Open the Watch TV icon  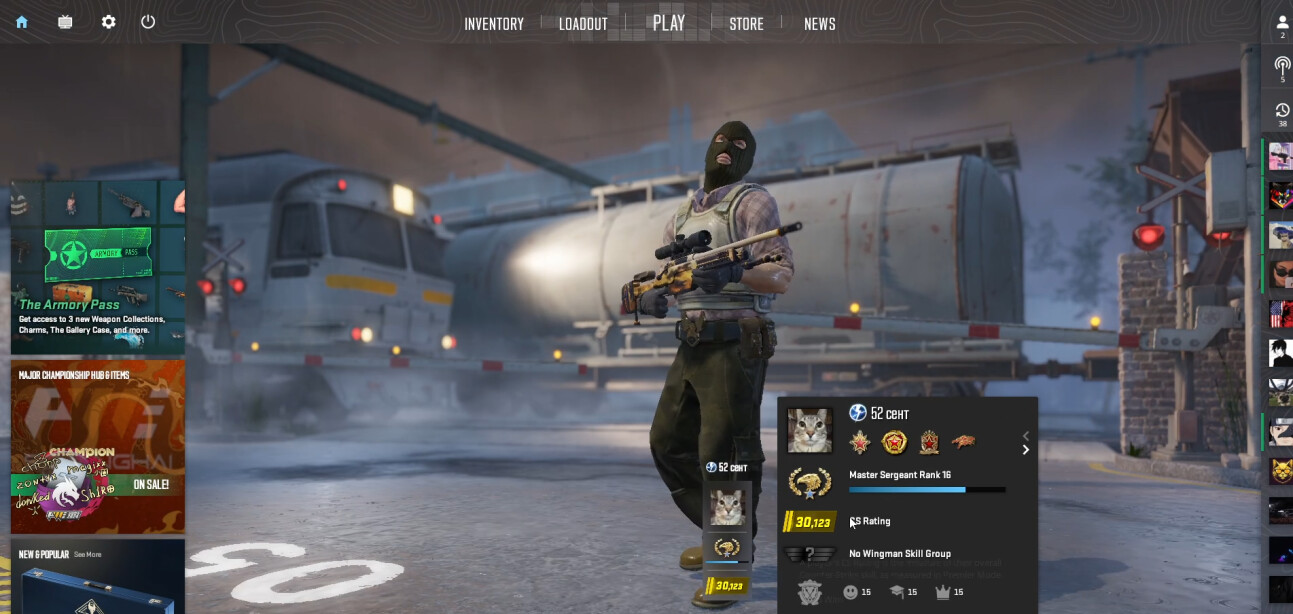[x=65, y=22]
